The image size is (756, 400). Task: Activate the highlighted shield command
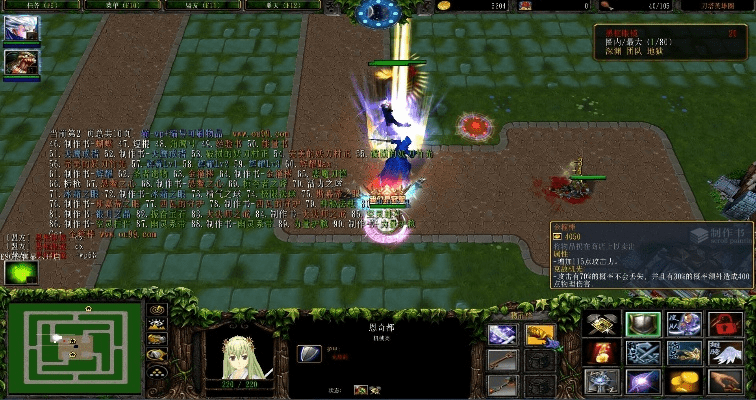click(641, 324)
